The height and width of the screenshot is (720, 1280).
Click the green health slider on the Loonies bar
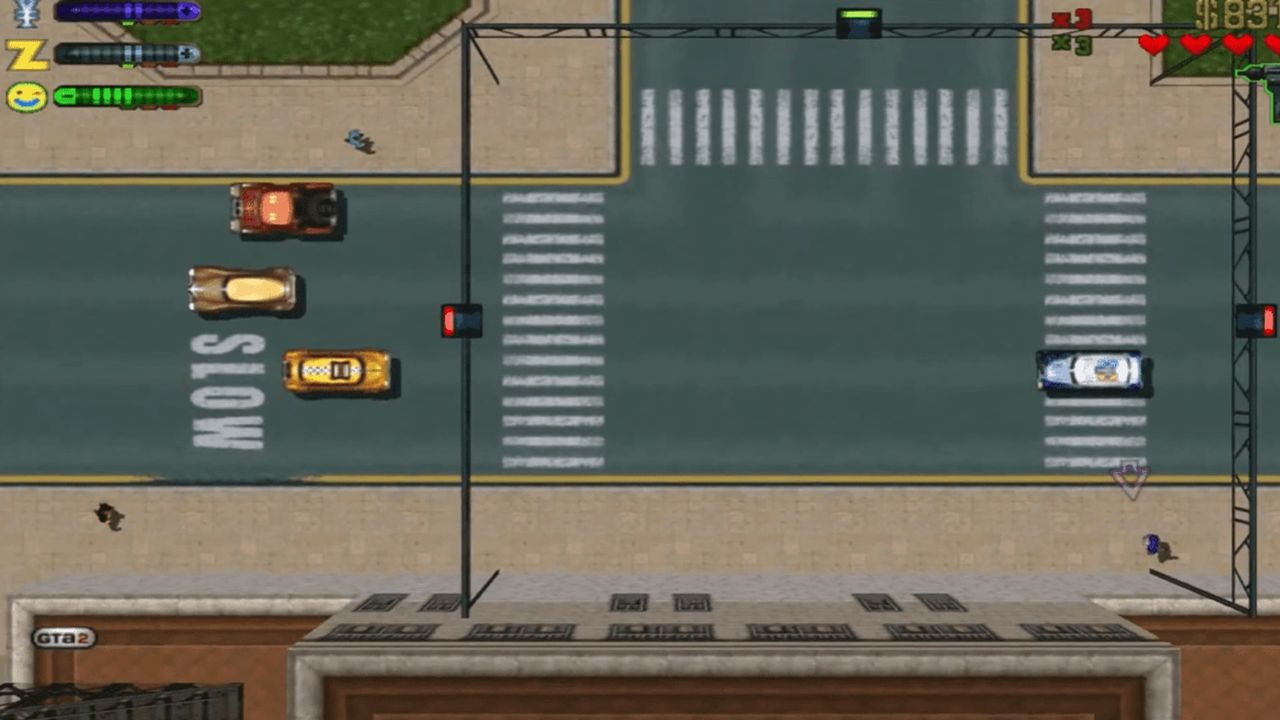click(66, 95)
